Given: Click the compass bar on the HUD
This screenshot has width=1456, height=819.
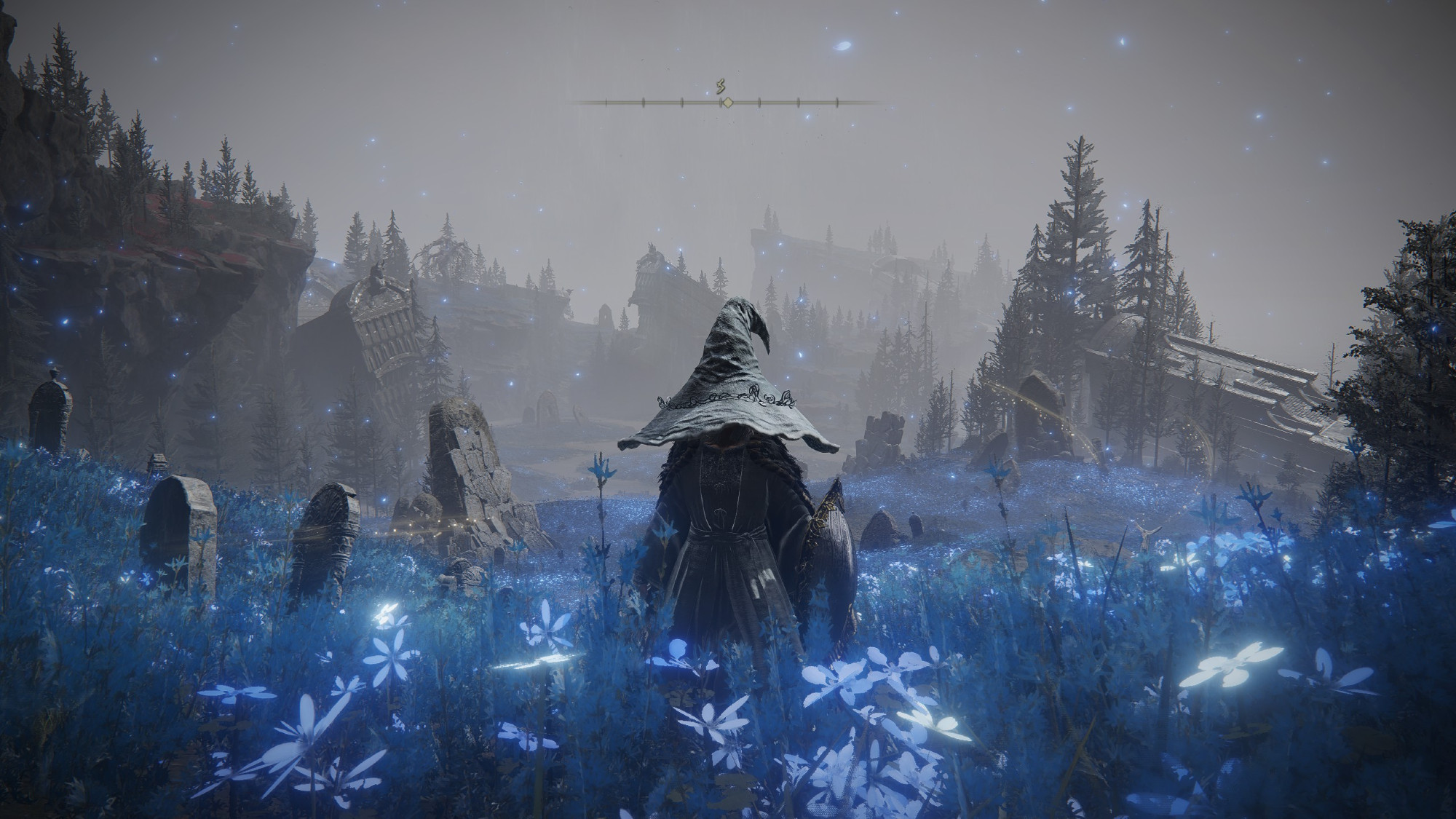Looking at the screenshot, I should coord(726,103).
